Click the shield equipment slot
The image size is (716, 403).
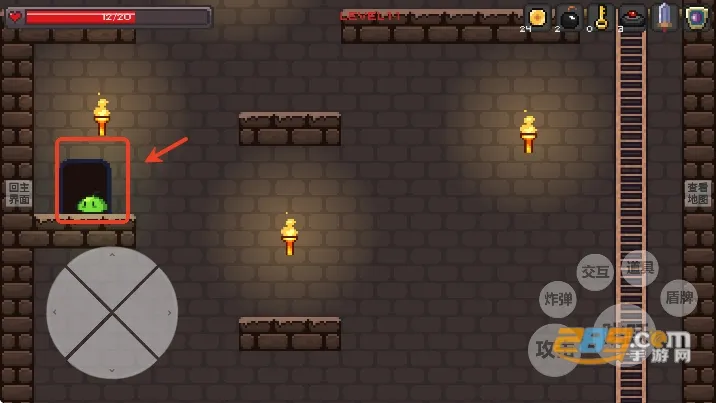(x=696, y=17)
